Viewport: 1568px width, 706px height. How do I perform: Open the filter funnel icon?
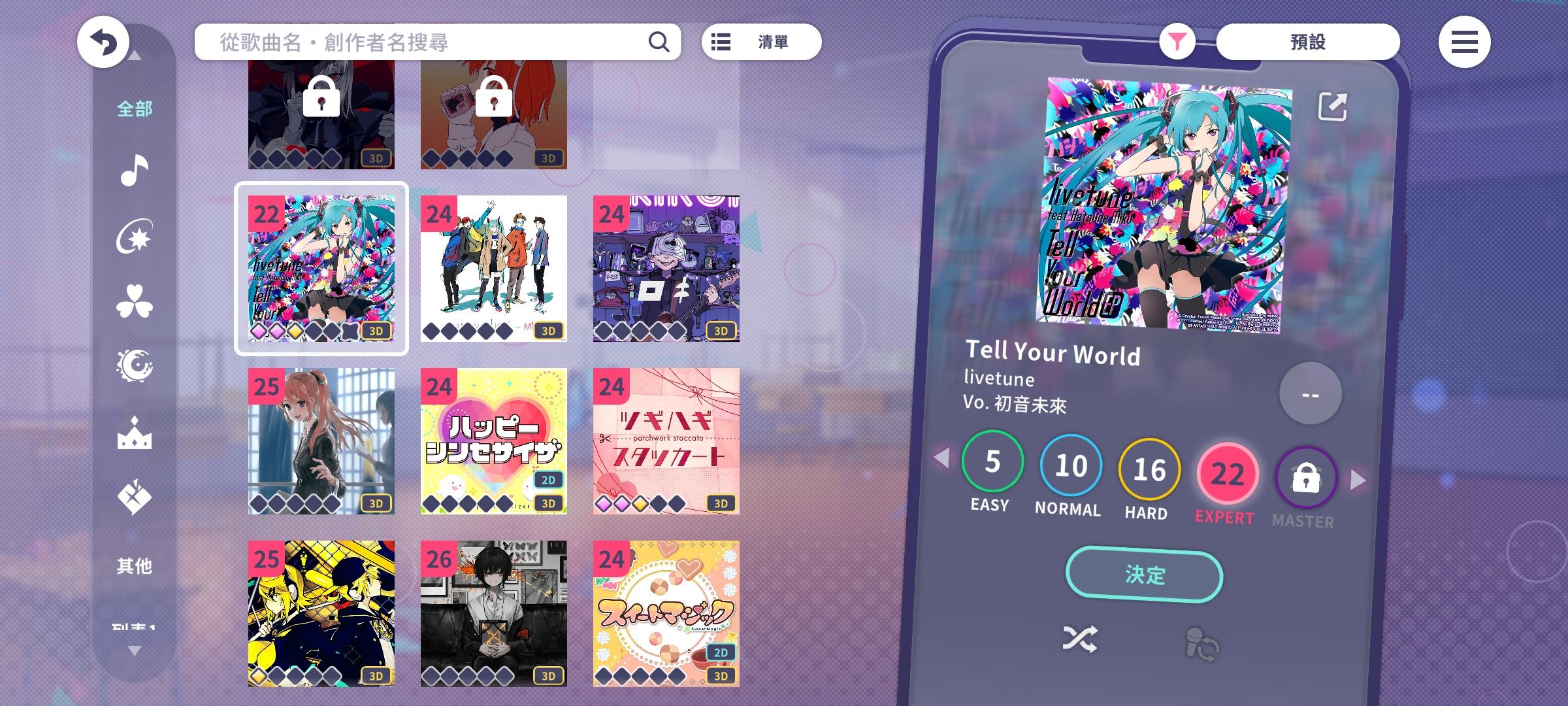pyautogui.click(x=1176, y=41)
